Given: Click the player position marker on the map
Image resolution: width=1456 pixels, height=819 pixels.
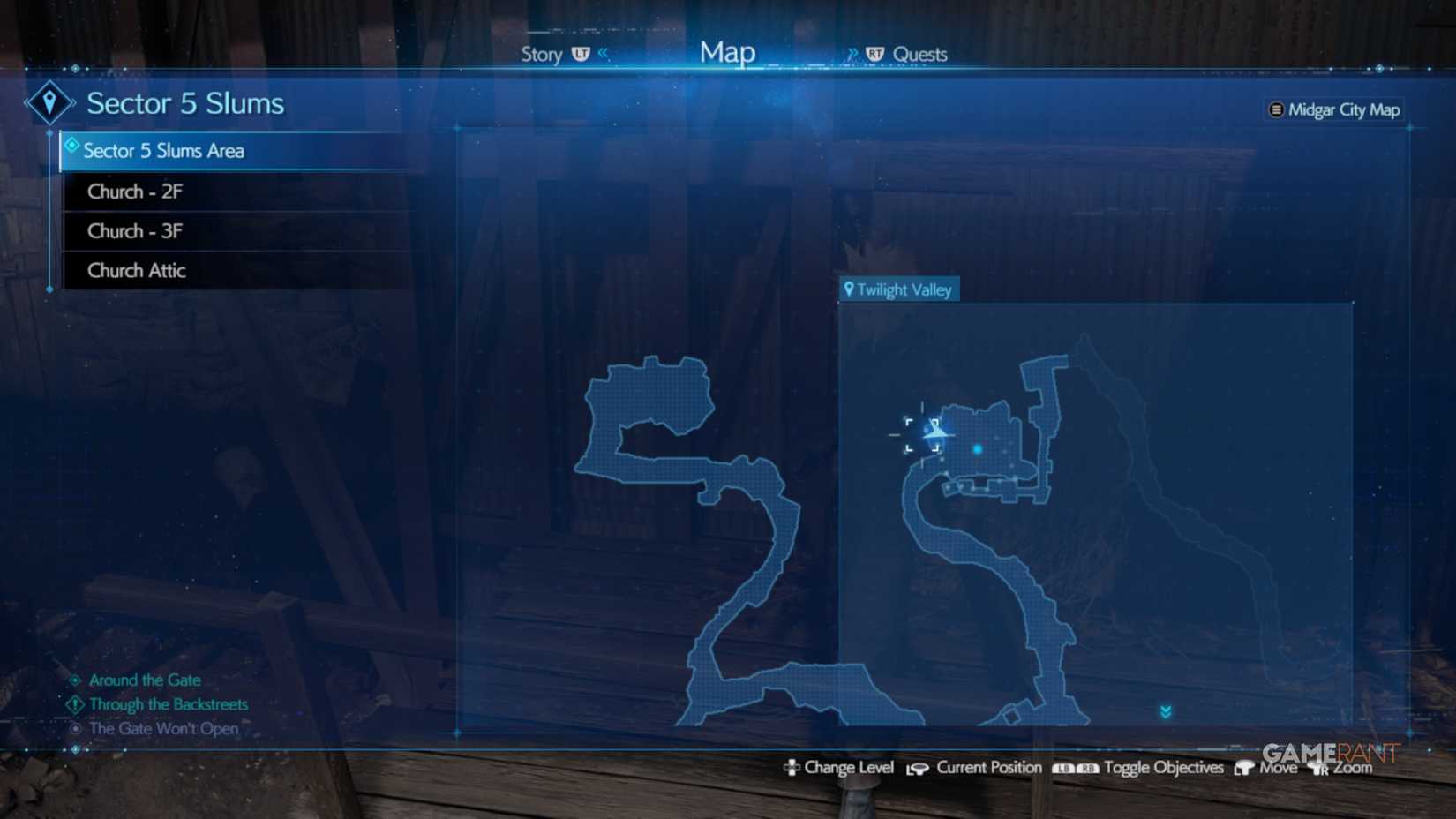Looking at the screenshot, I should (x=935, y=430).
